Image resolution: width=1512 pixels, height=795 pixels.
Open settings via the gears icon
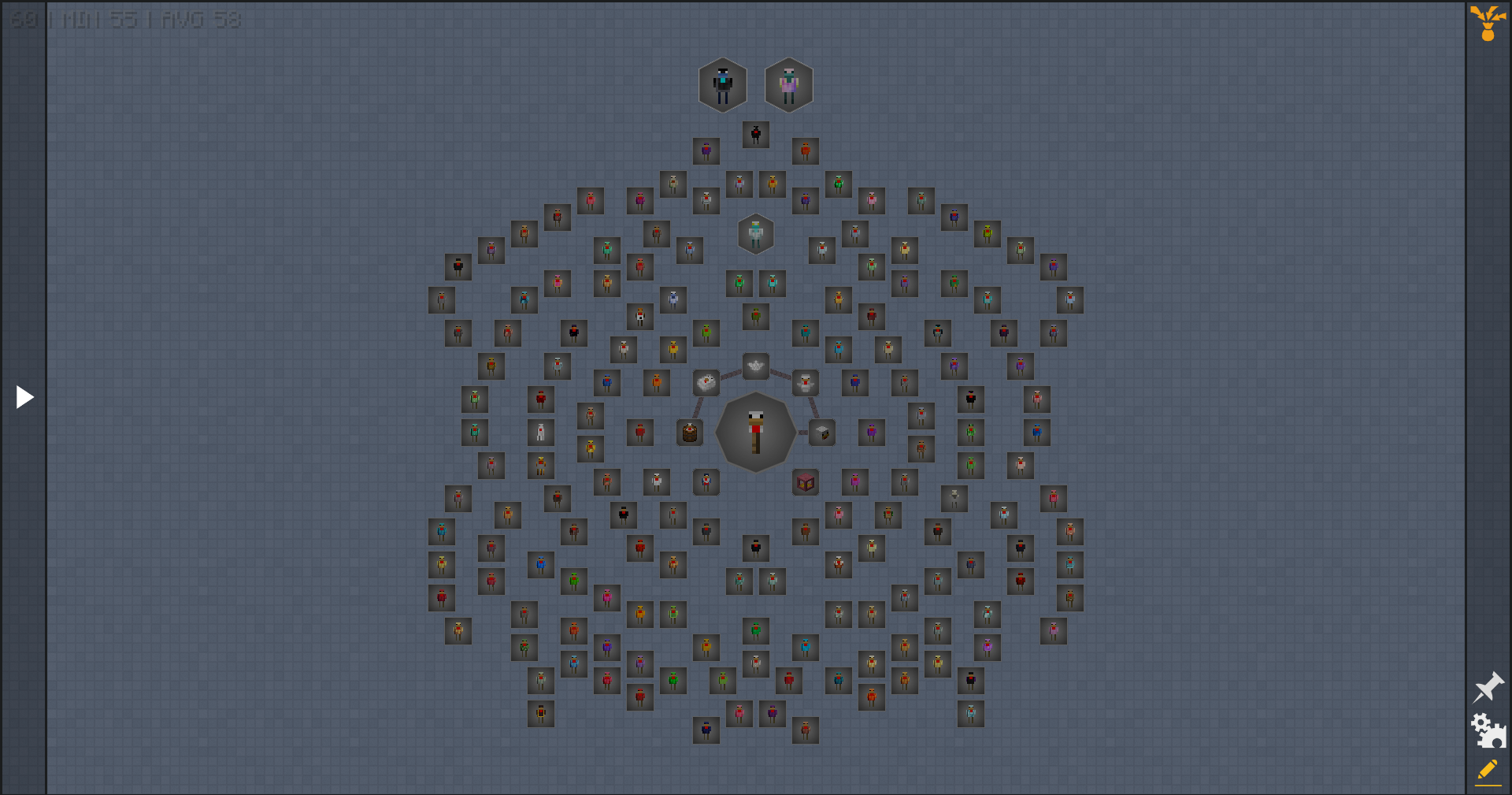[x=1488, y=730]
